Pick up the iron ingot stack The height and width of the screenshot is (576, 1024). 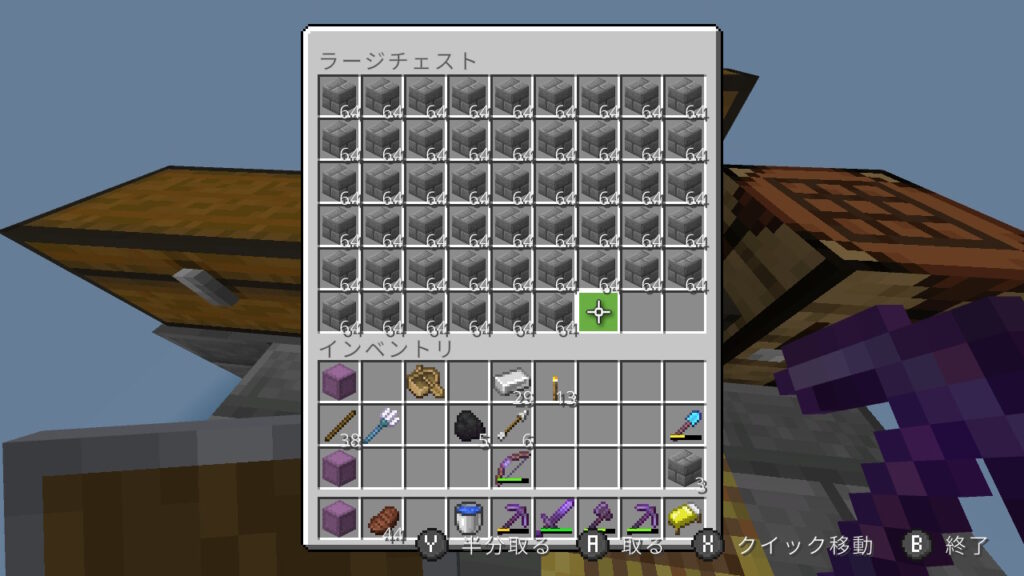512,381
